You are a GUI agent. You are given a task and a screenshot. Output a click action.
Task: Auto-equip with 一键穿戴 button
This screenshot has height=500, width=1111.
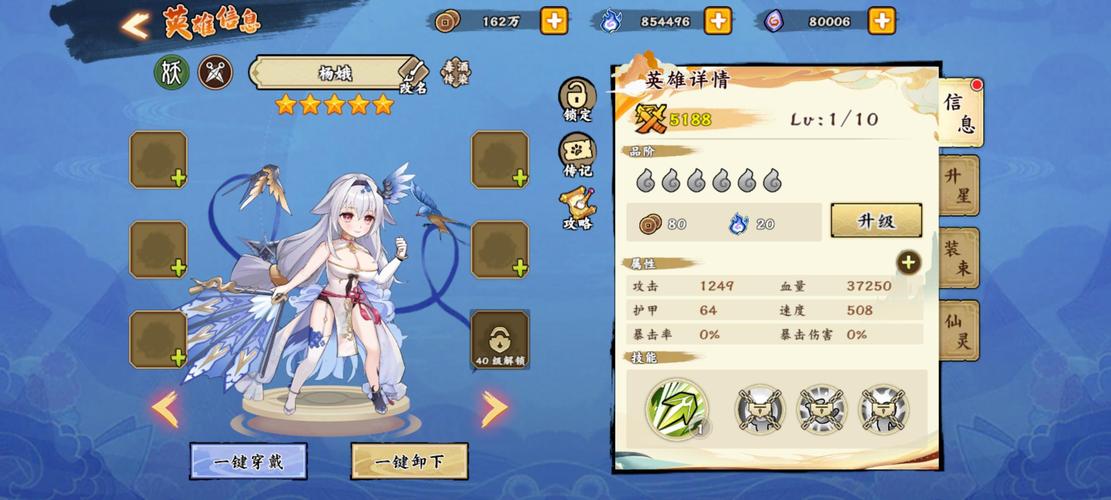[248, 462]
